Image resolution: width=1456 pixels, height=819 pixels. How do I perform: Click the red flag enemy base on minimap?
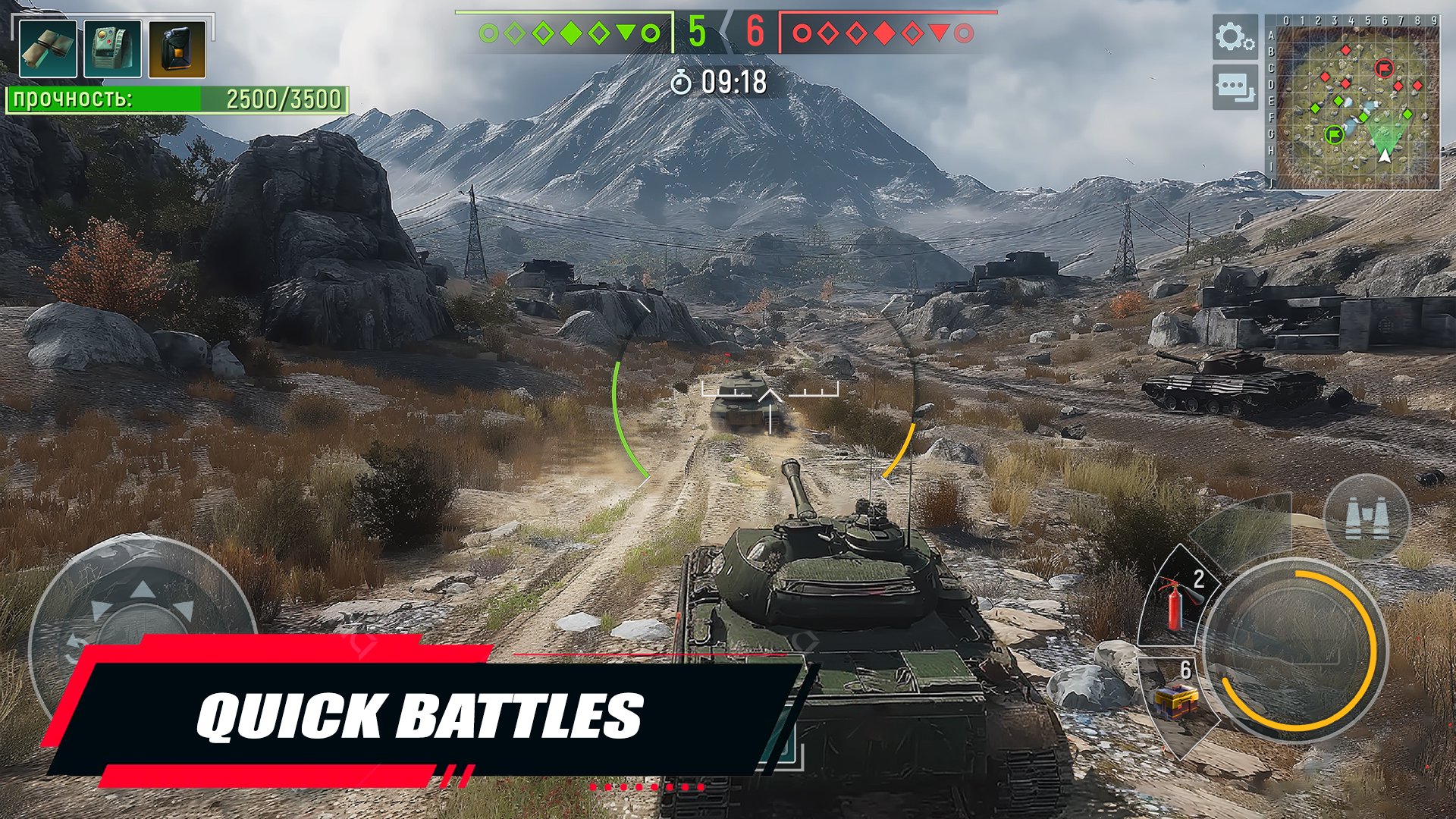tap(1384, 68)
